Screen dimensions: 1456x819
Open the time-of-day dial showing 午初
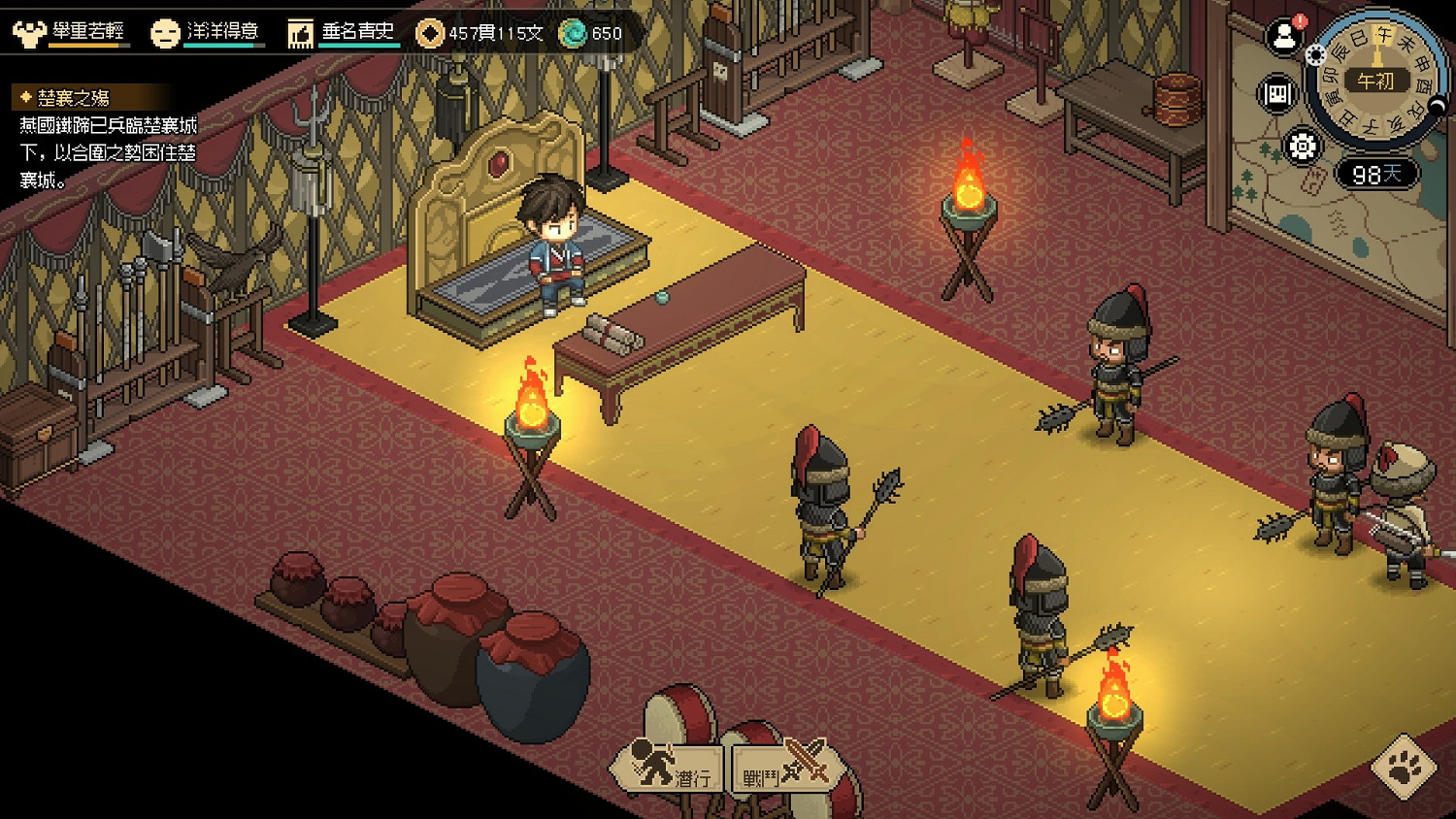(1375, 82)
